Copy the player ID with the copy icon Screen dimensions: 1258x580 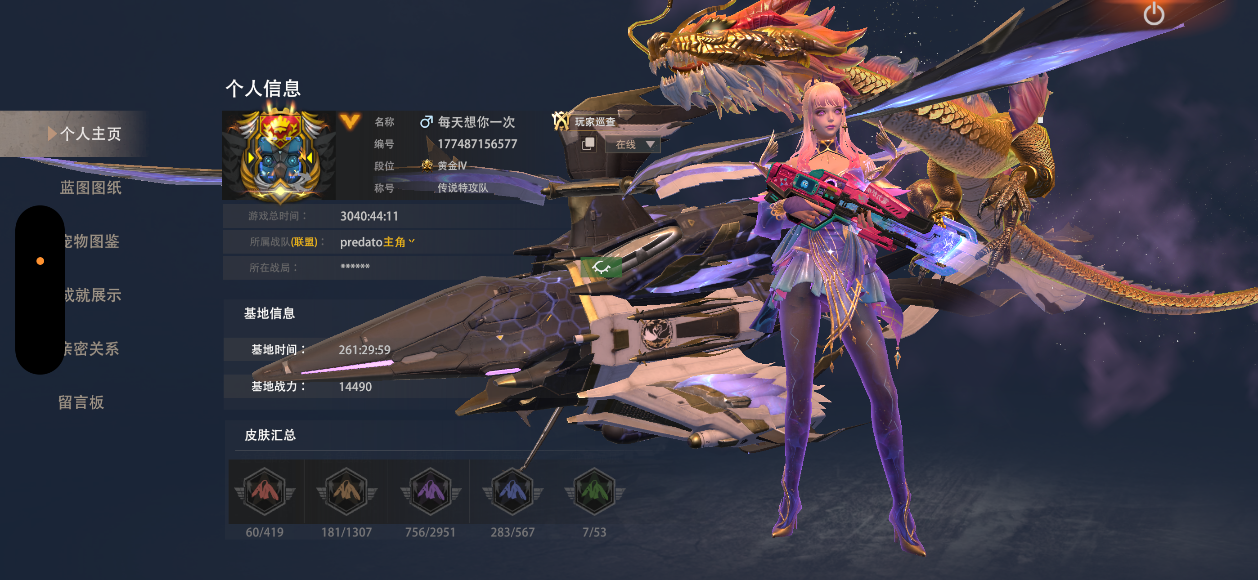pos(588,144)
